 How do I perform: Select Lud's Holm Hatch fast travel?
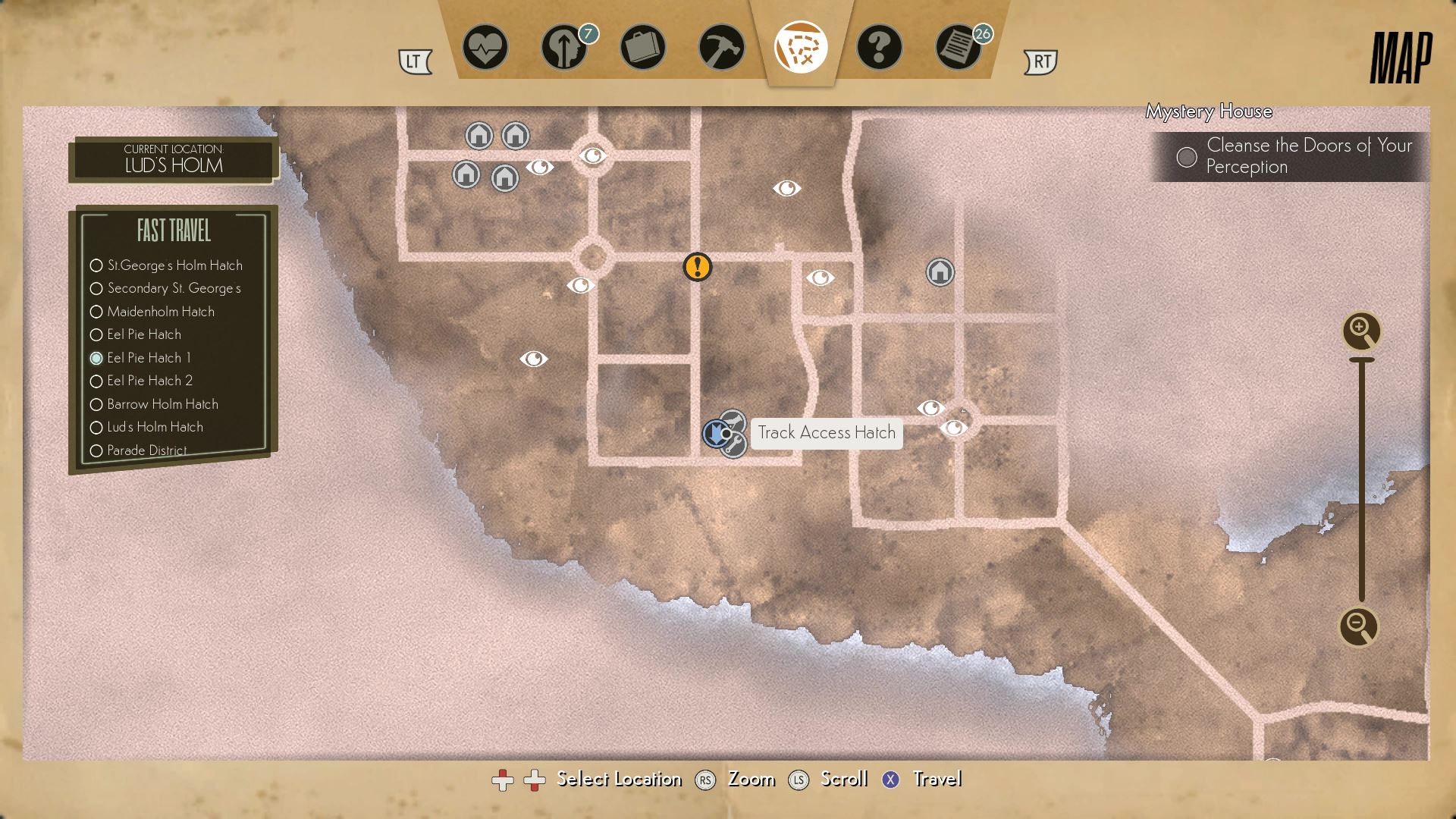pyautogui.click(x=155, y=427)
